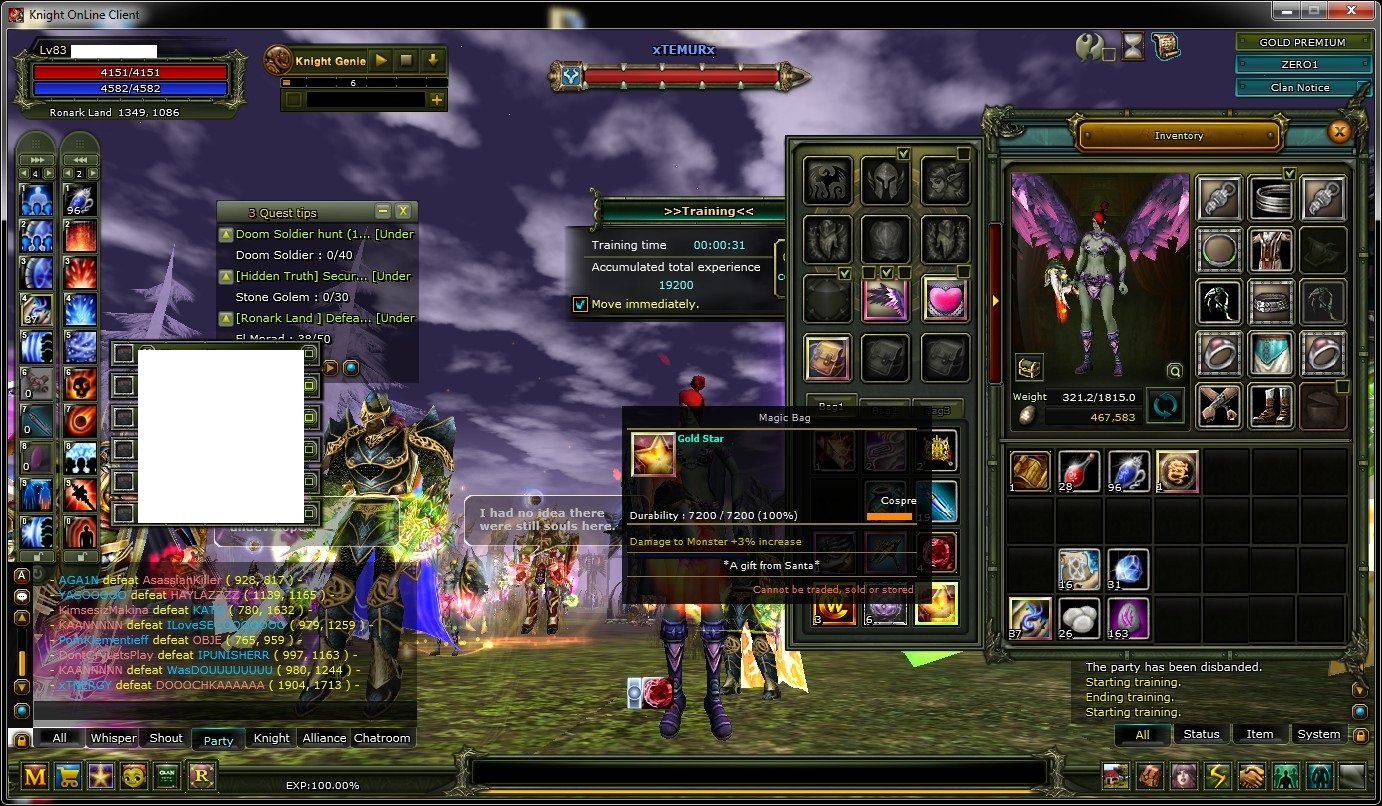Toggle the 'Move immediately' checkbox
The width and height of the screenshot is (1382, 806).
pyautogui.click(x=580, y=304)
